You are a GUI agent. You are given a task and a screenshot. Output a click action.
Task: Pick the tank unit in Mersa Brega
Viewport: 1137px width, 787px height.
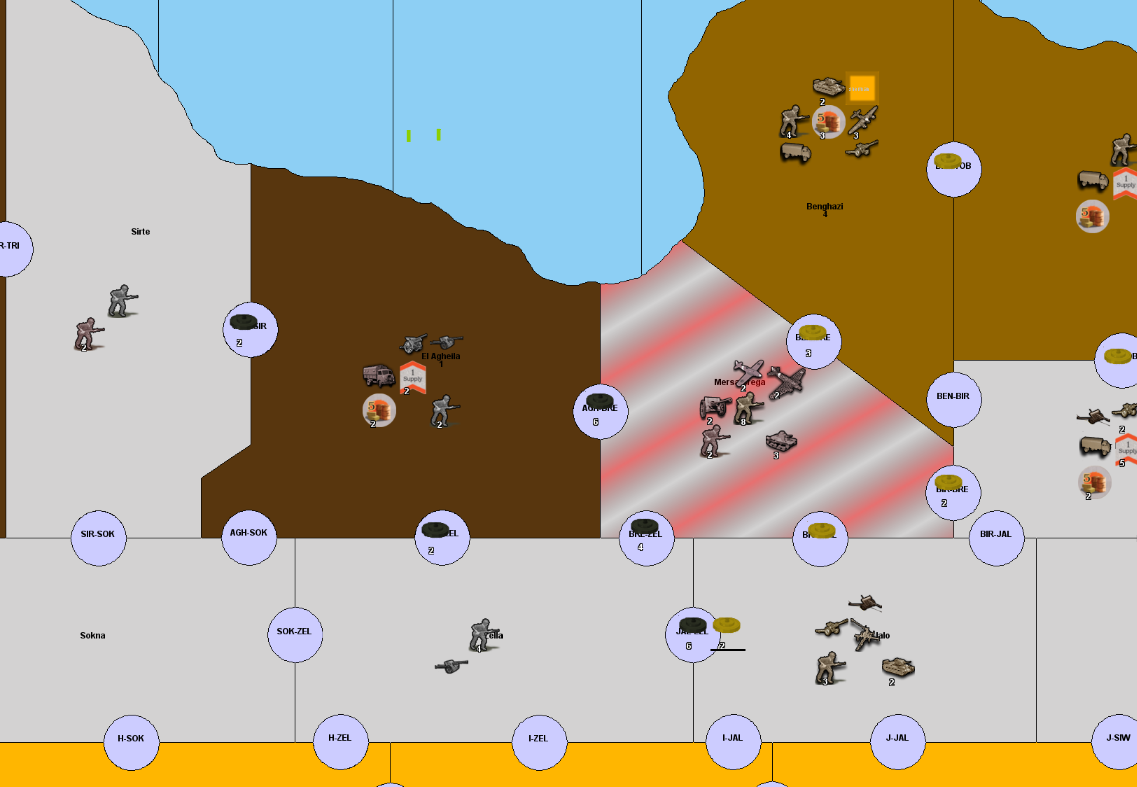(x=781, y=441)
